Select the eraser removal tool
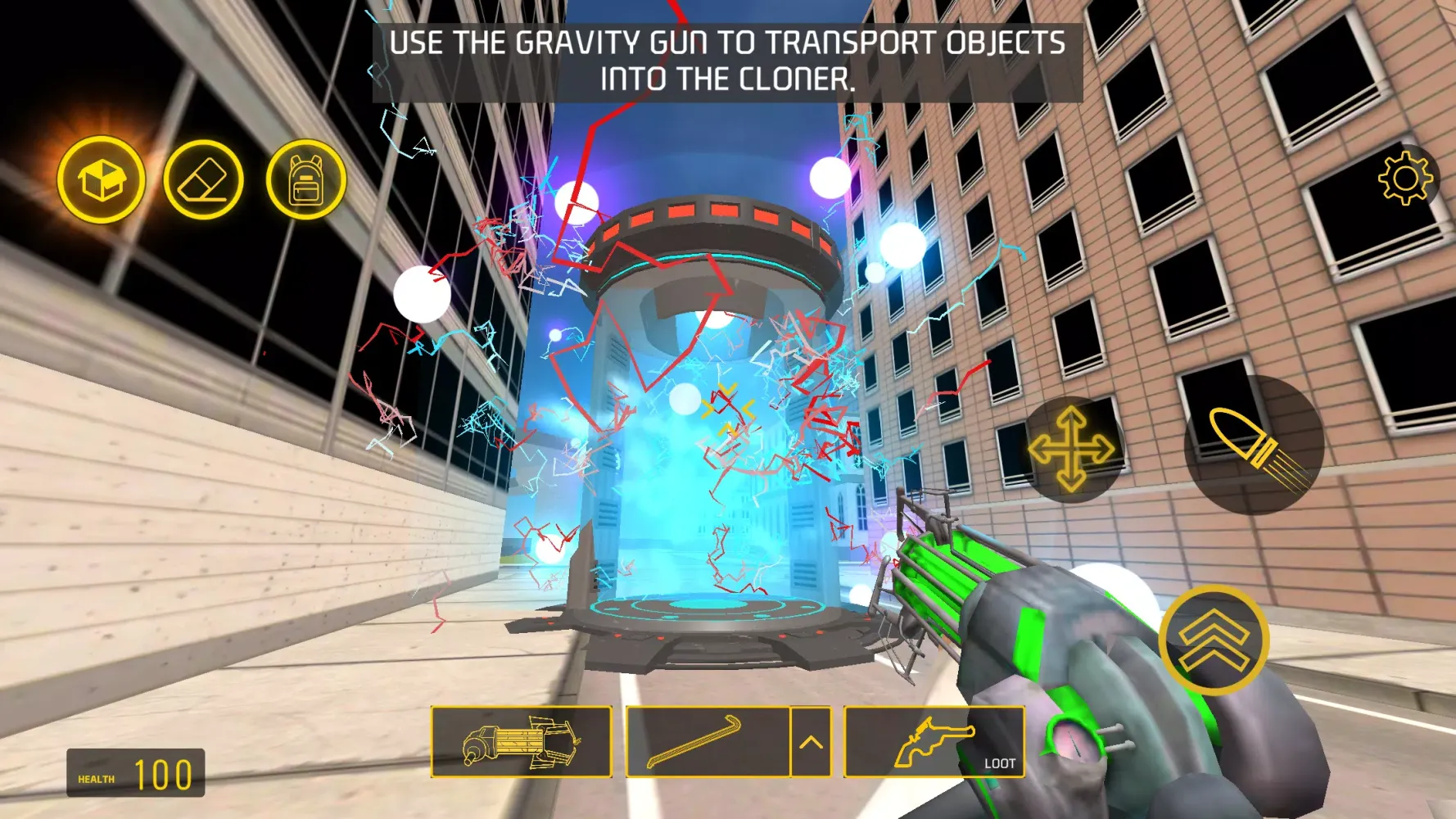The image size is (1456, 819). point(203,178)
